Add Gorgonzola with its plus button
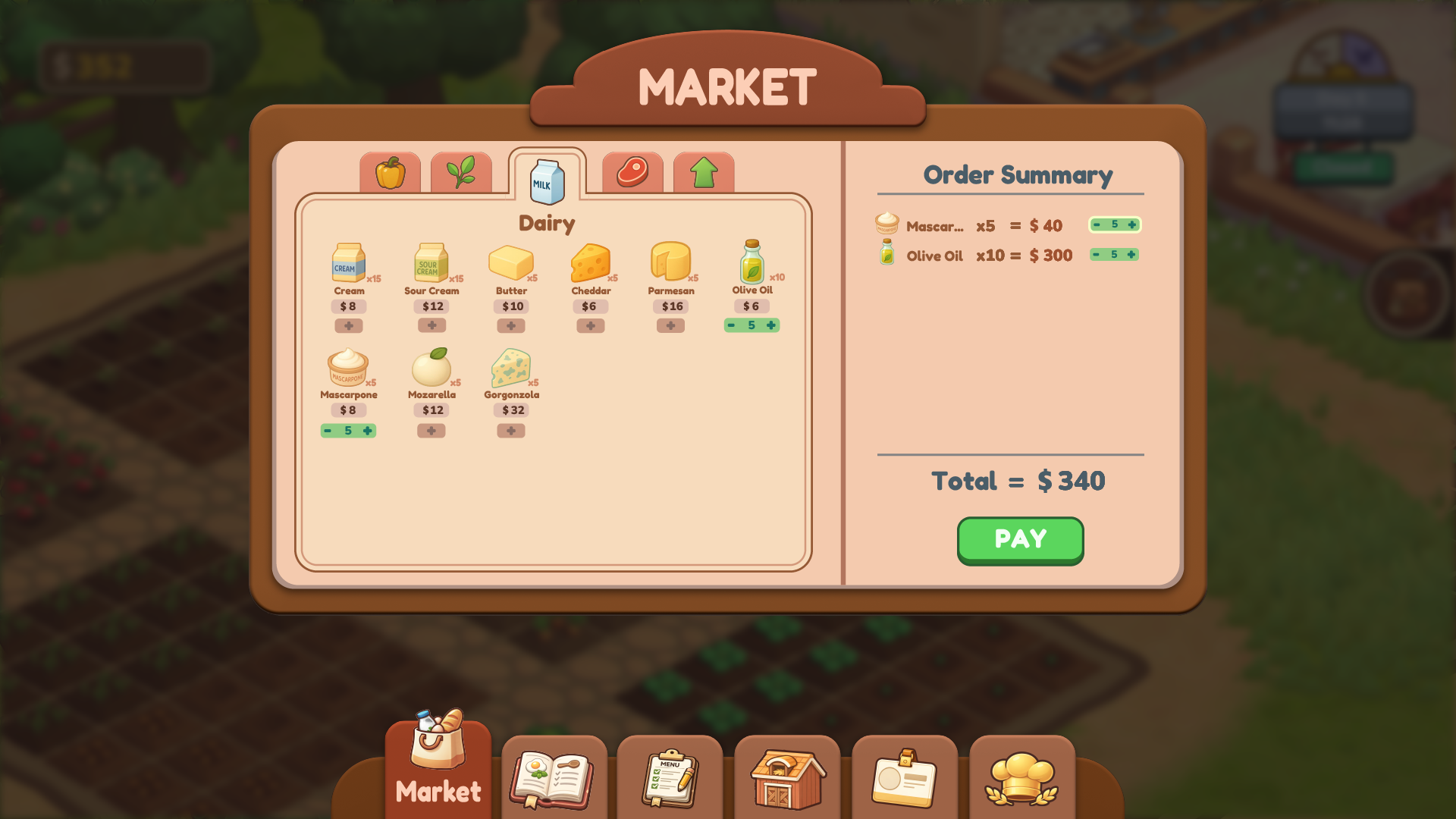Viewport: 1456px width, 819px height. (510, 430)
